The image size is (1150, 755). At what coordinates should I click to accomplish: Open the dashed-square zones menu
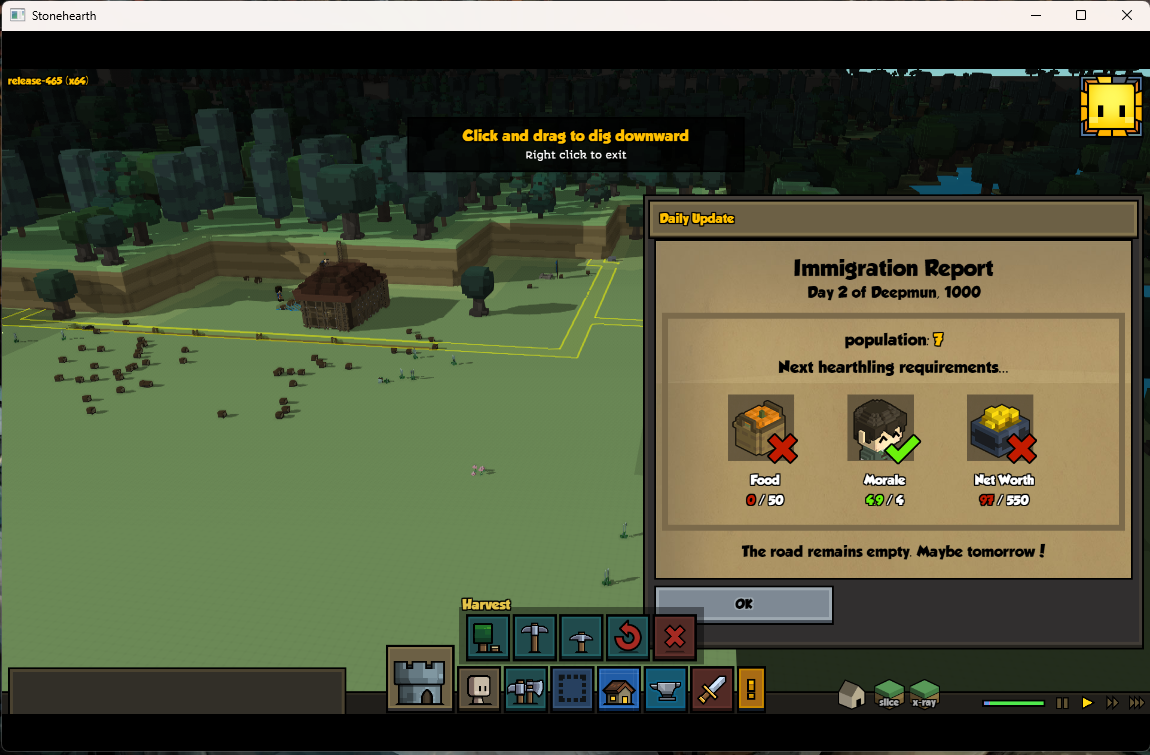tap(572, 689)
